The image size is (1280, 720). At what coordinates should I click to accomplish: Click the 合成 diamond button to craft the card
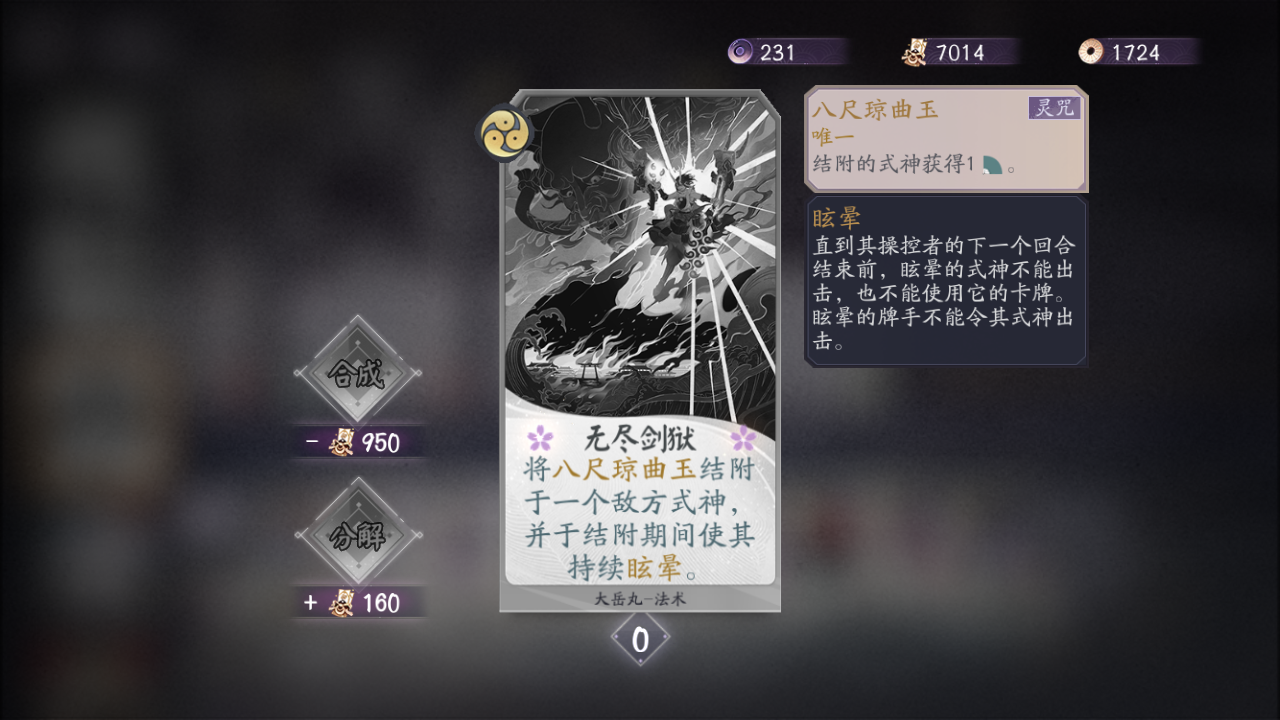tap(360, 370)
